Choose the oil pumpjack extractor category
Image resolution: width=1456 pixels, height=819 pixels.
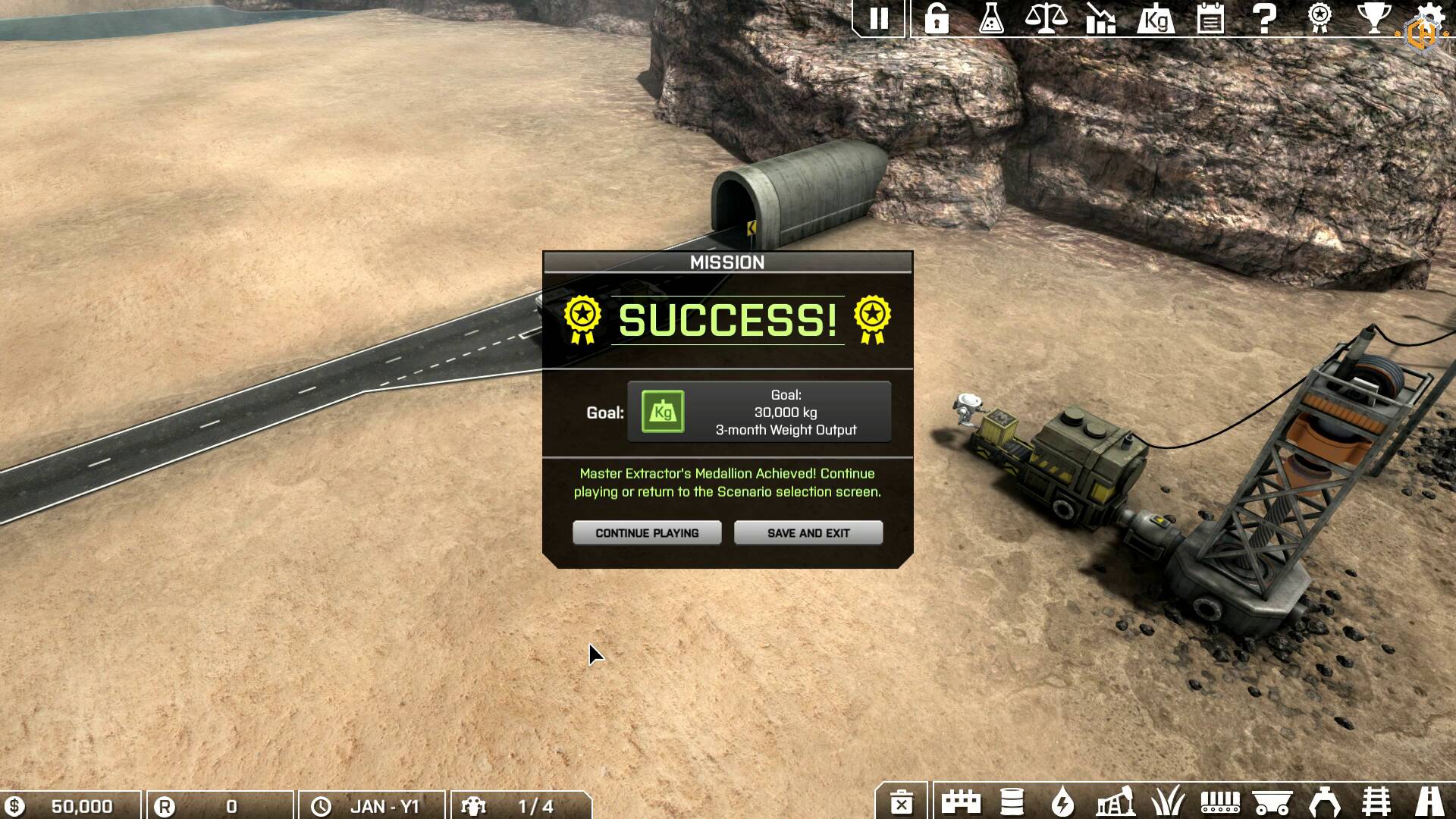tap(1115, 802)
